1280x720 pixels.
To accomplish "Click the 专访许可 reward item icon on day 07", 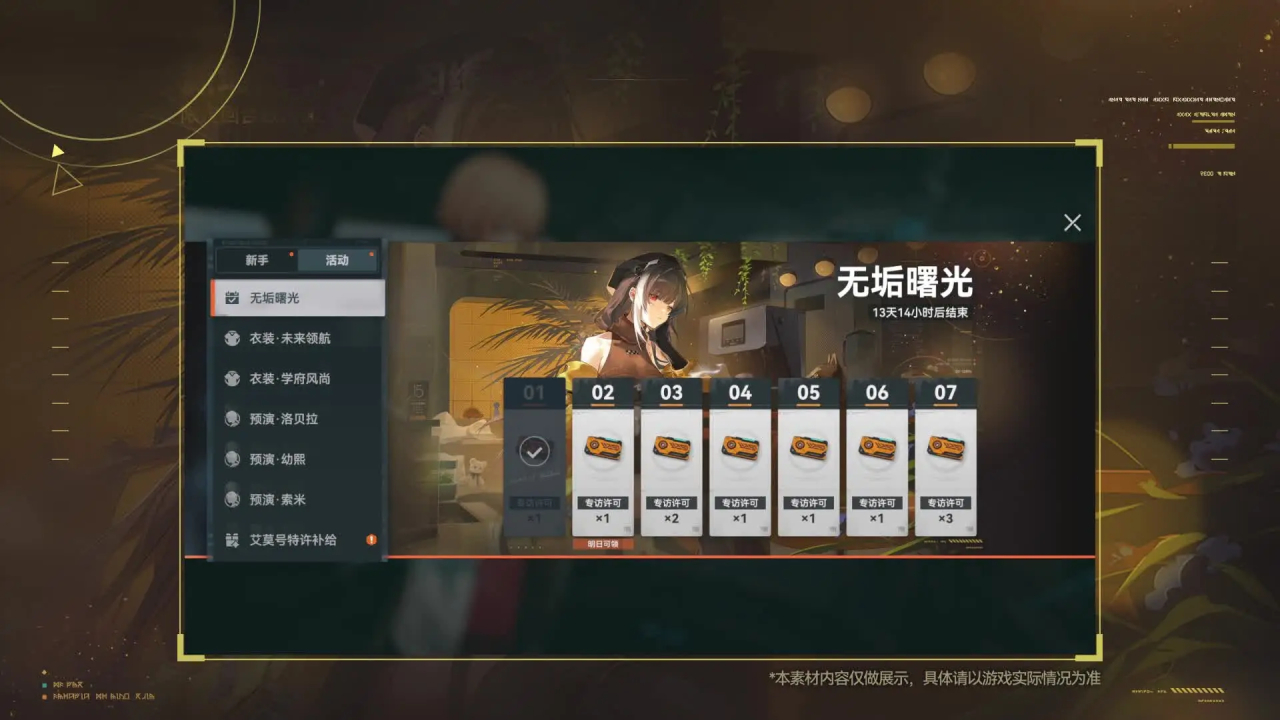I will tap(946, 448).
